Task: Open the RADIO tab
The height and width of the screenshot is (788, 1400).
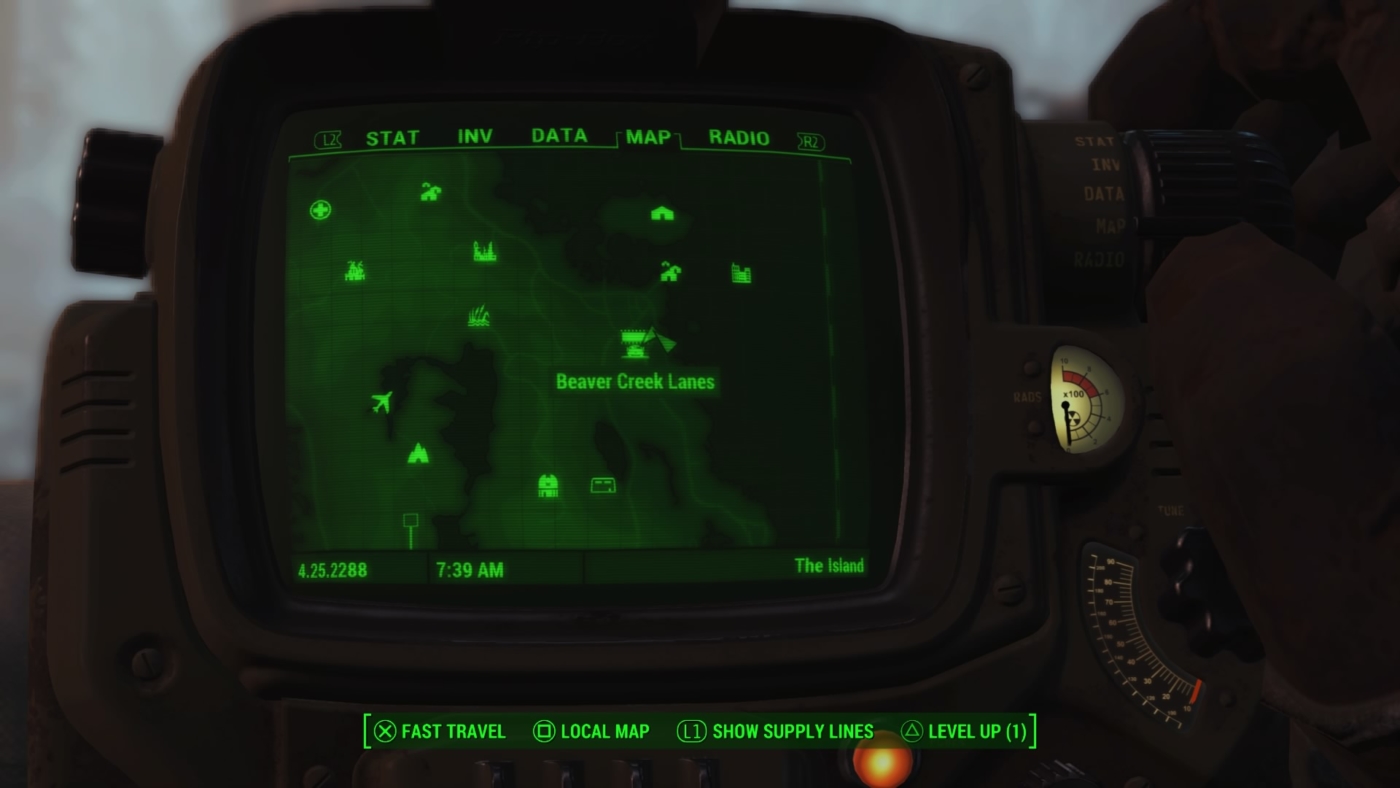Action: tap(737, 138)
